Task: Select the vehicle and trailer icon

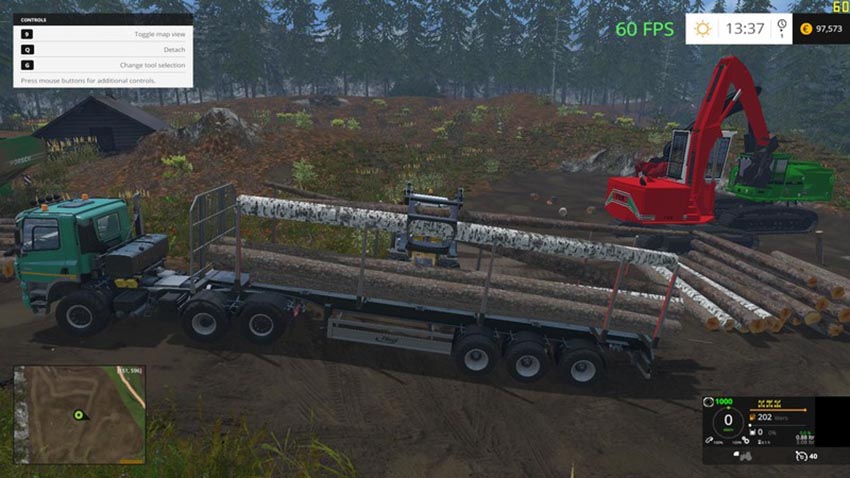Action: coord(743,455)
